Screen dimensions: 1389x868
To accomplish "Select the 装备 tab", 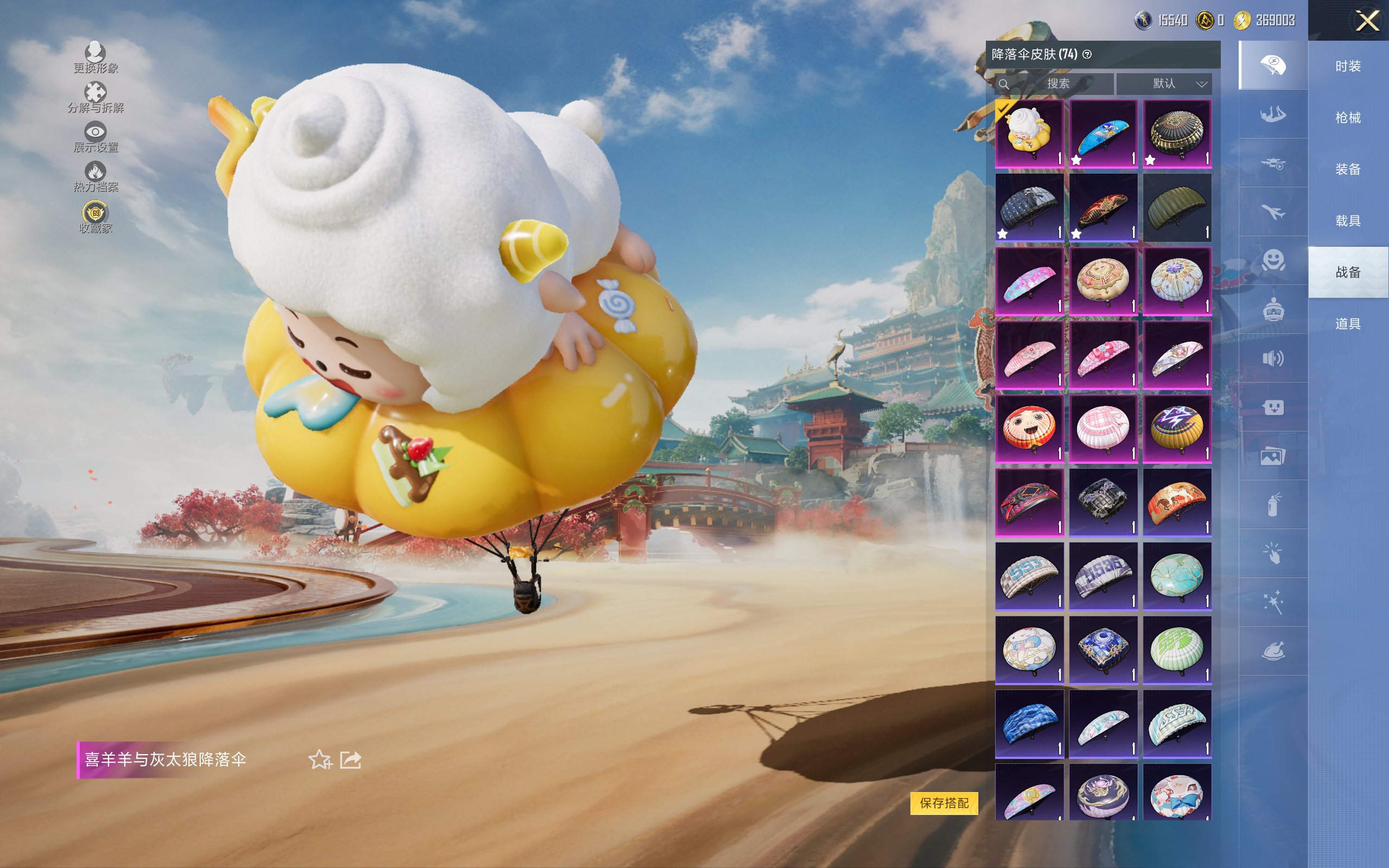I will click(1347, 169).
